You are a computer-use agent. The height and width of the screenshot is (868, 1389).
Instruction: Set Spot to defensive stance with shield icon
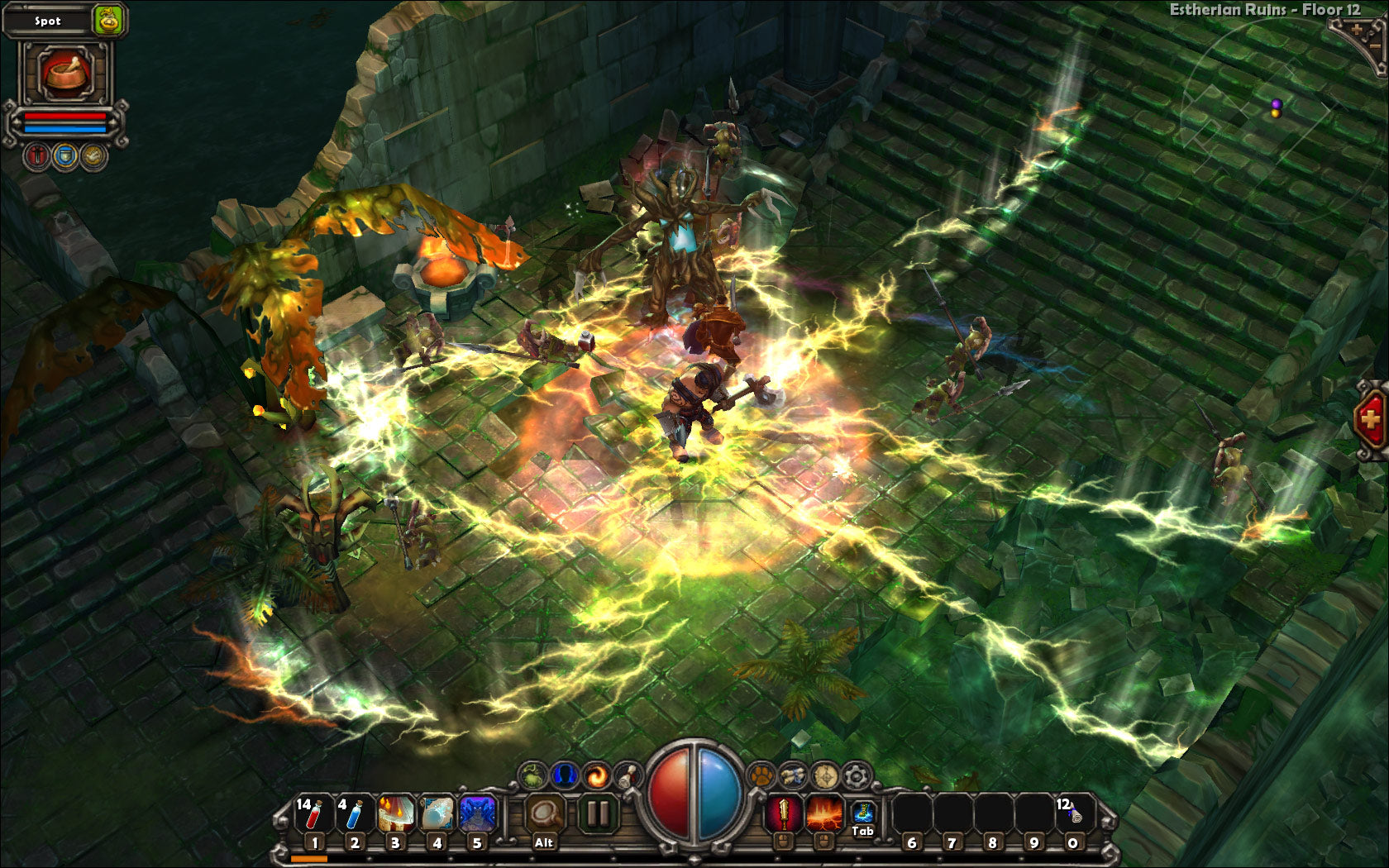coord(66,155)
